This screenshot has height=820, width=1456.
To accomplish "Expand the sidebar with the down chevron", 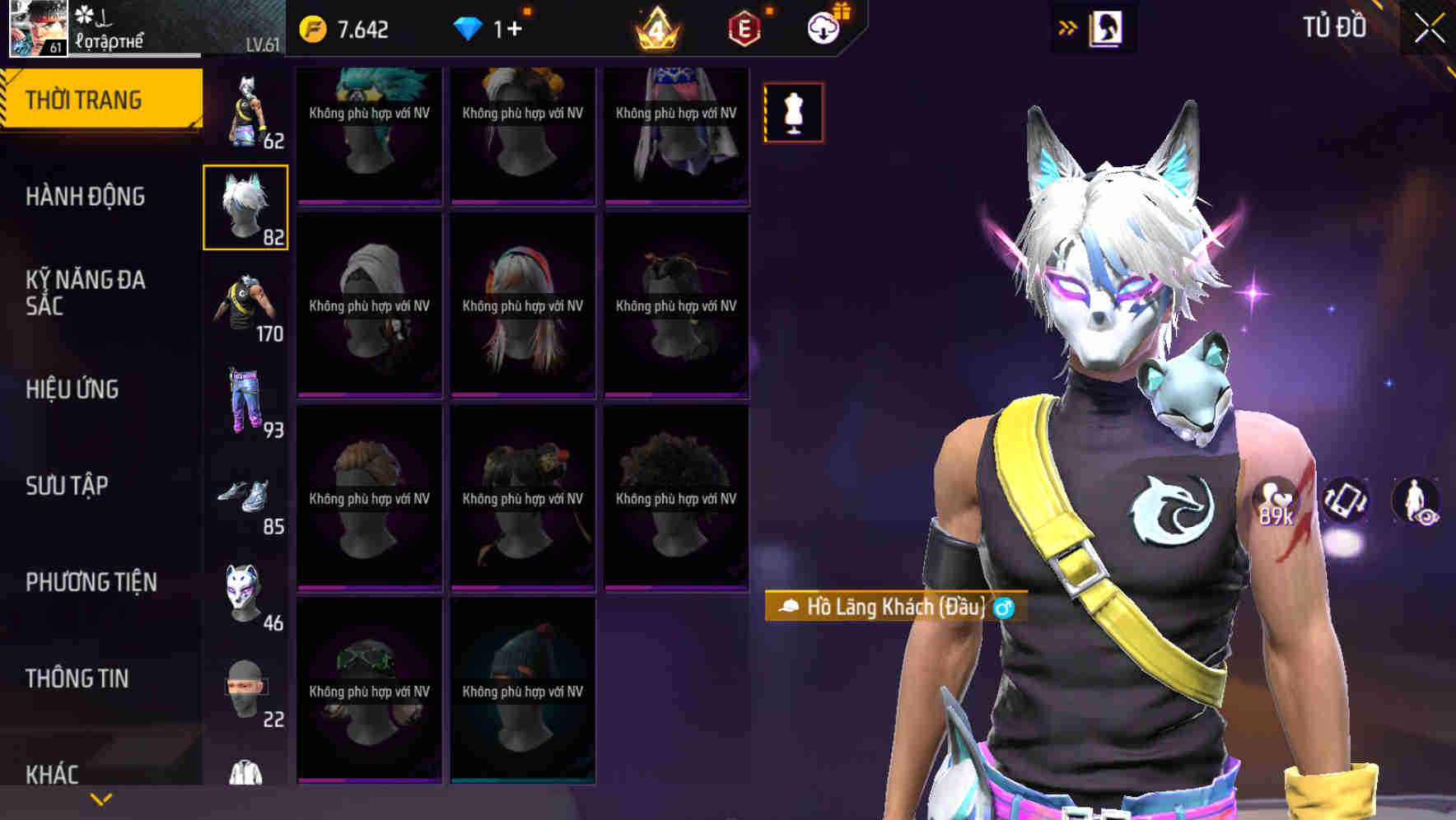I will (99, 799).
